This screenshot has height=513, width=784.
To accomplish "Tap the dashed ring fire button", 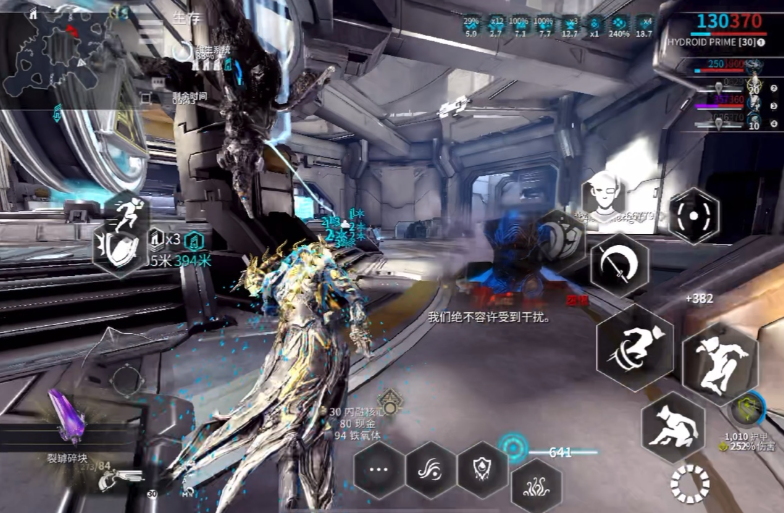I will 690,484.
